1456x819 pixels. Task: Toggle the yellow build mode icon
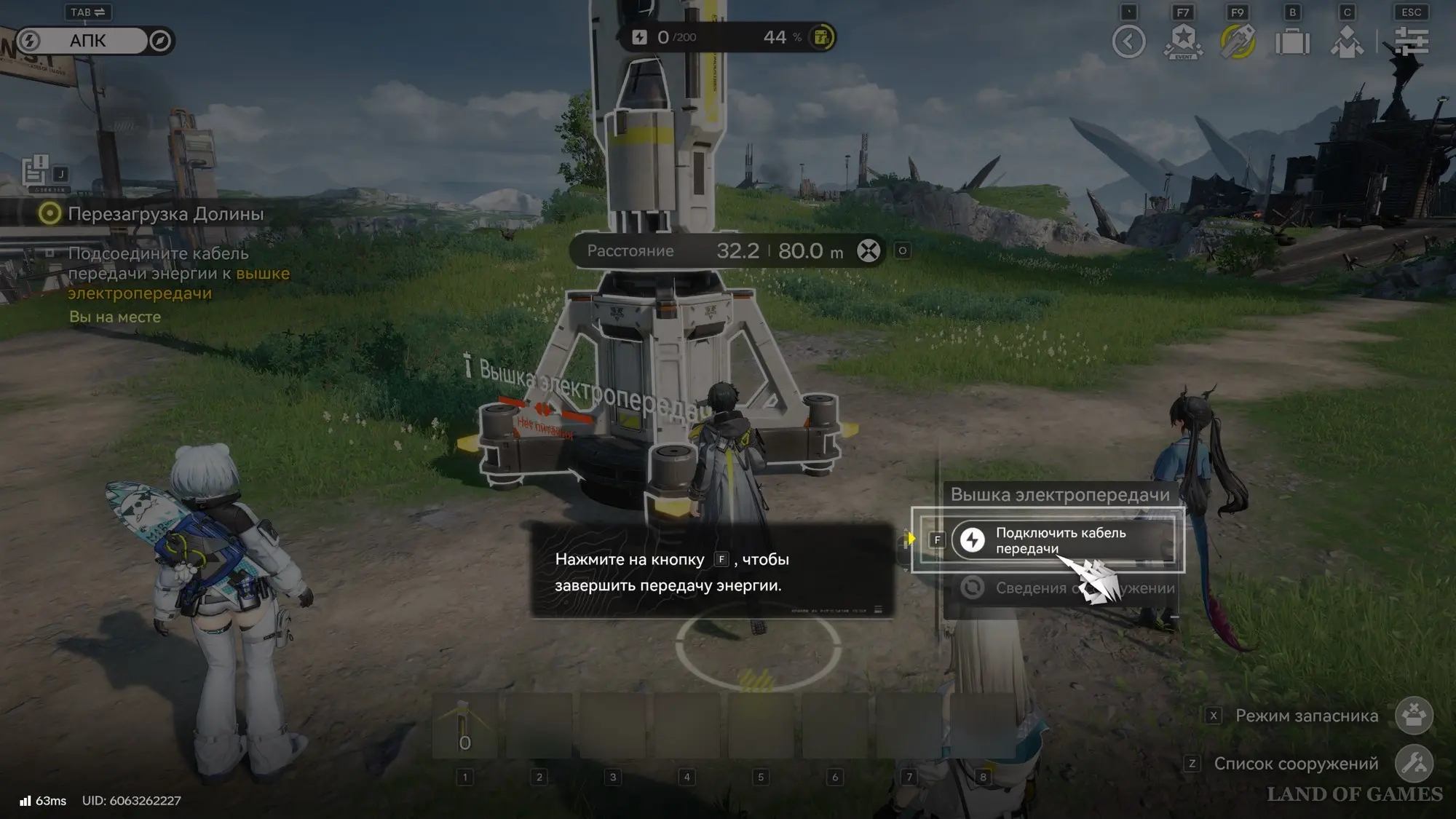1238,41
